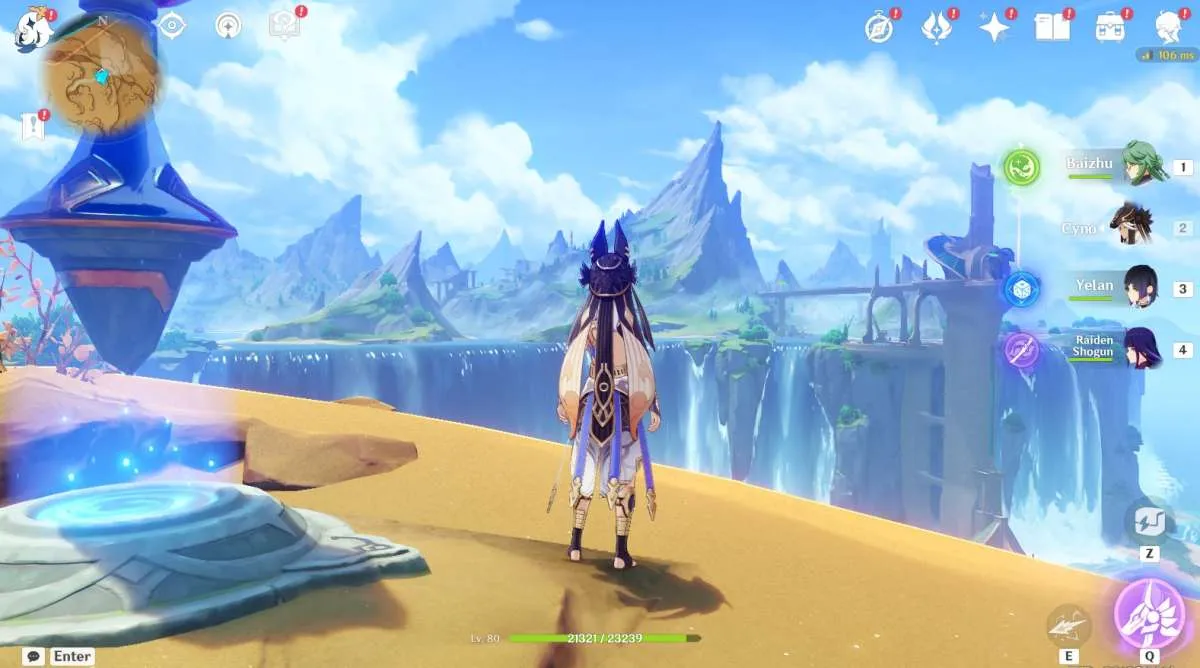Open the backpack inventory
Image resolution: width=1200 pixels, height=668 pixels.
1110,28
